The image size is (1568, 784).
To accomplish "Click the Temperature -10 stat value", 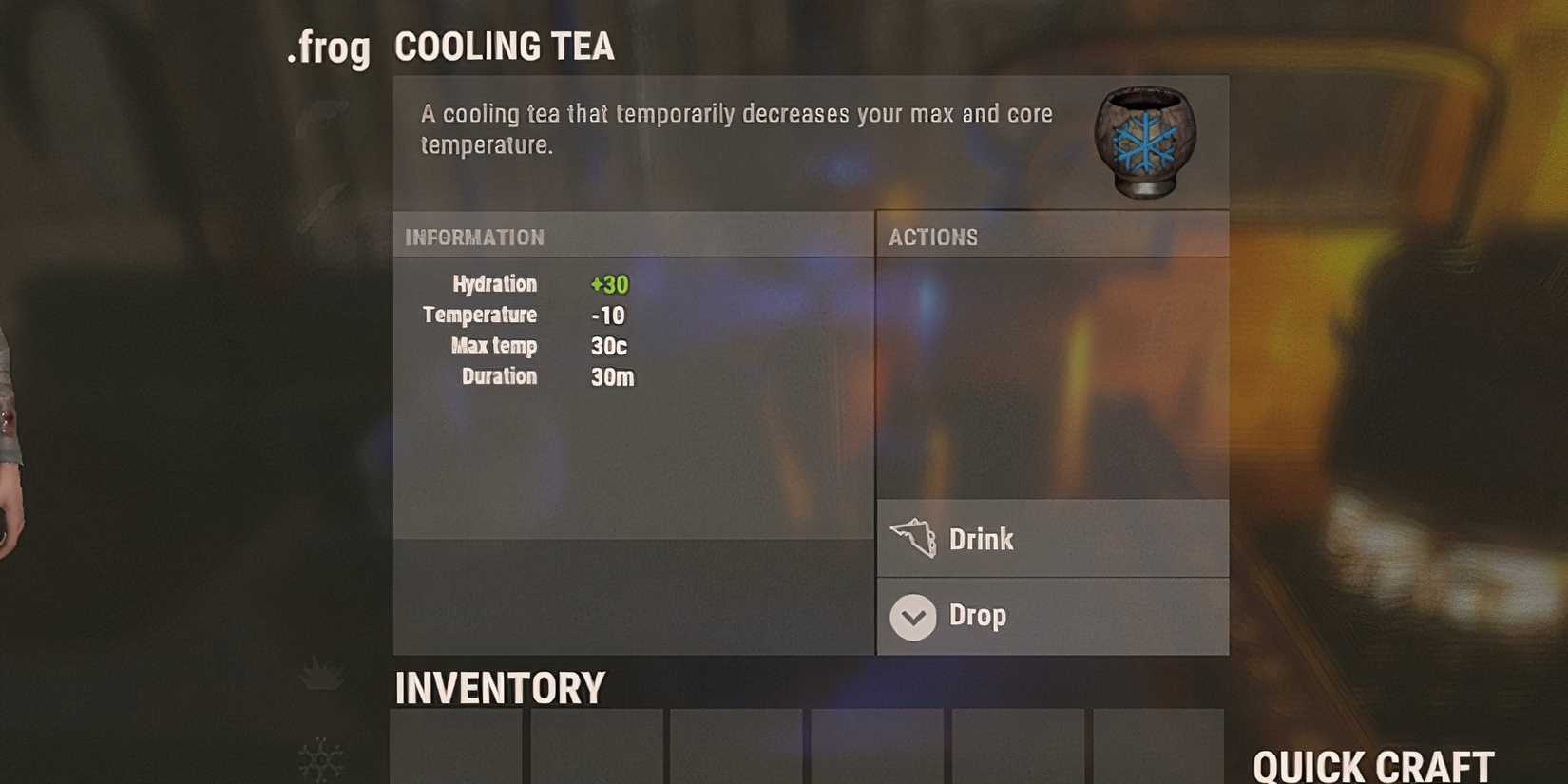I will point(608,315).
